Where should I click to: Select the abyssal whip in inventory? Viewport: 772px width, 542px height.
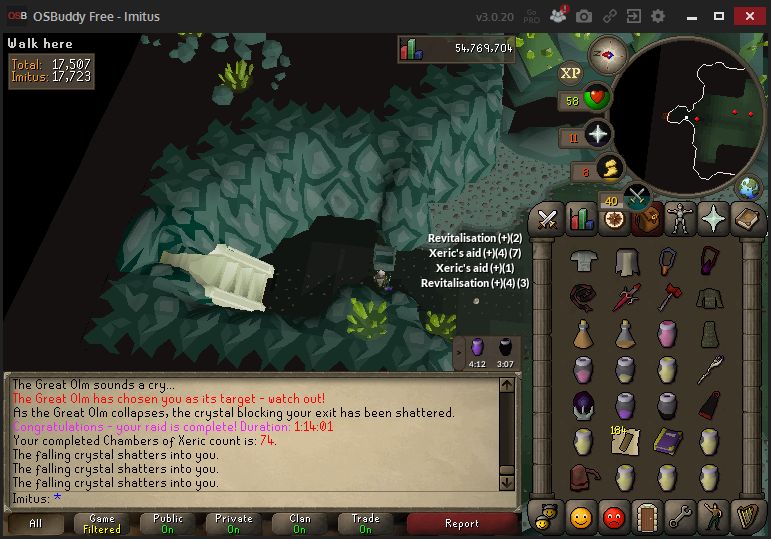tap(583, 296)
